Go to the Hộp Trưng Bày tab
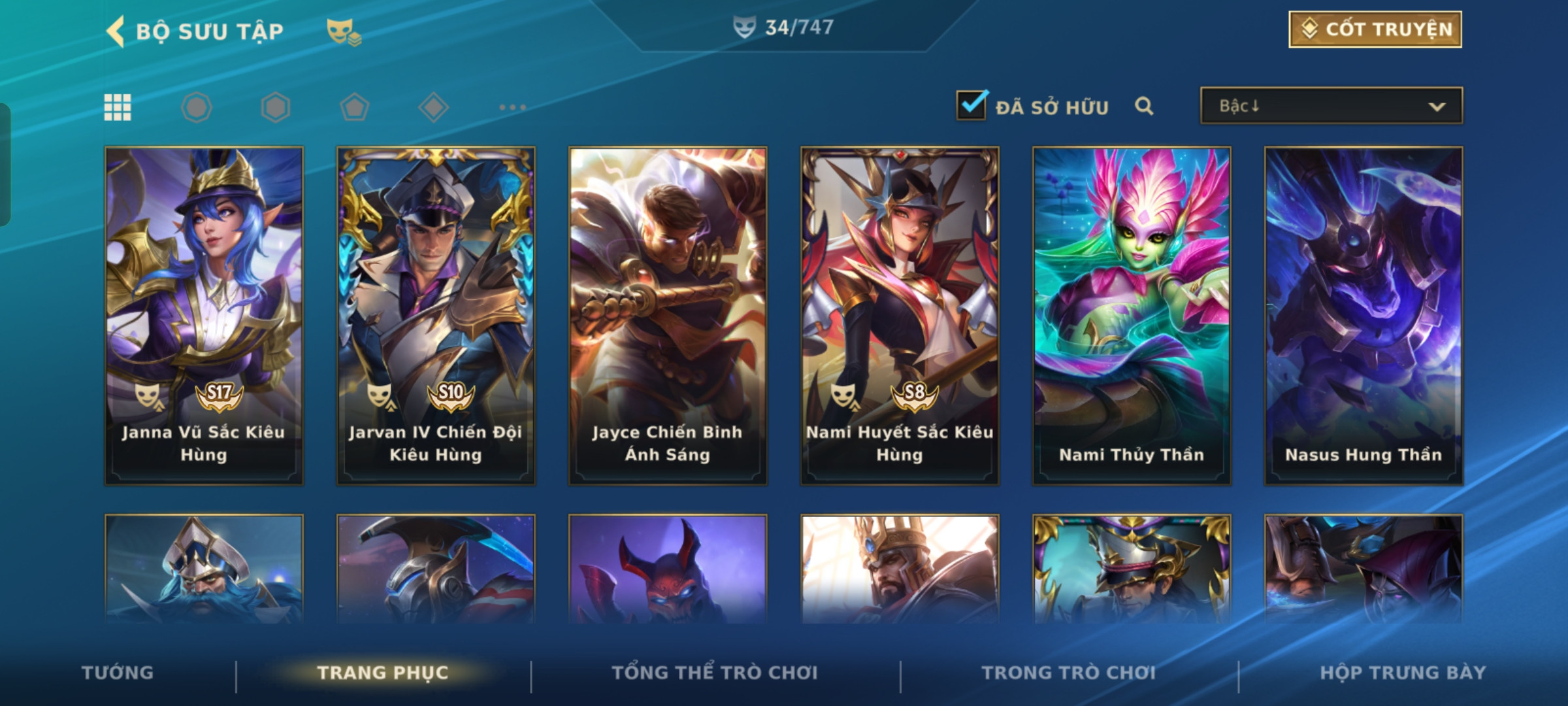 point(1403,673)
